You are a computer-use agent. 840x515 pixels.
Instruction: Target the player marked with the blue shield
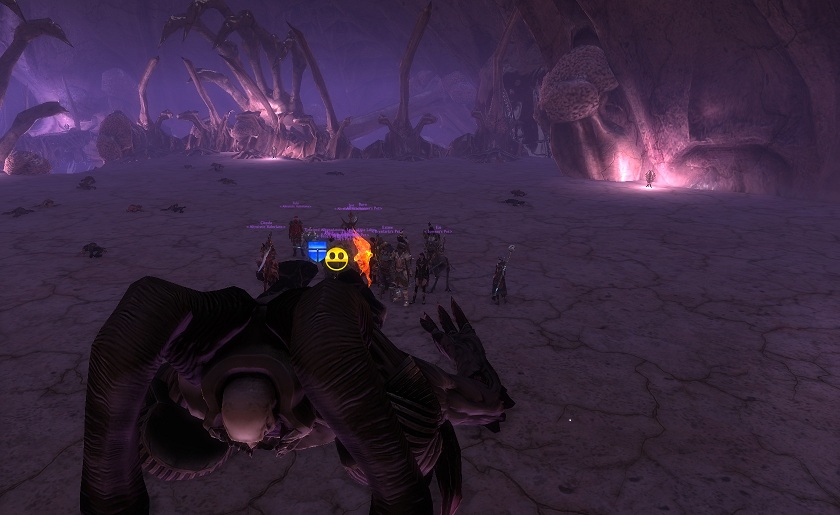point(317,251)
